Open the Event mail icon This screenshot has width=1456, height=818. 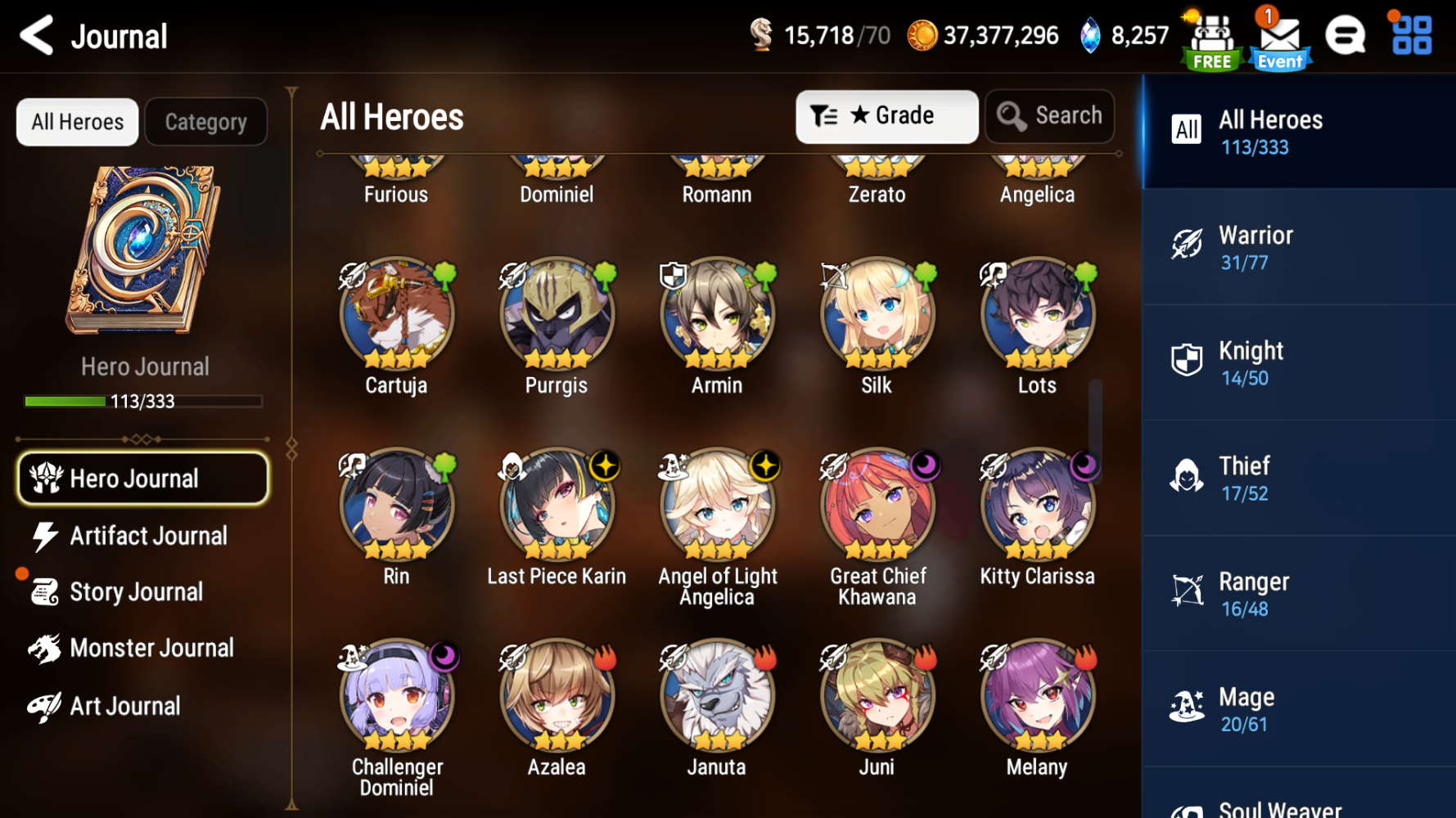click(1279, 39)
